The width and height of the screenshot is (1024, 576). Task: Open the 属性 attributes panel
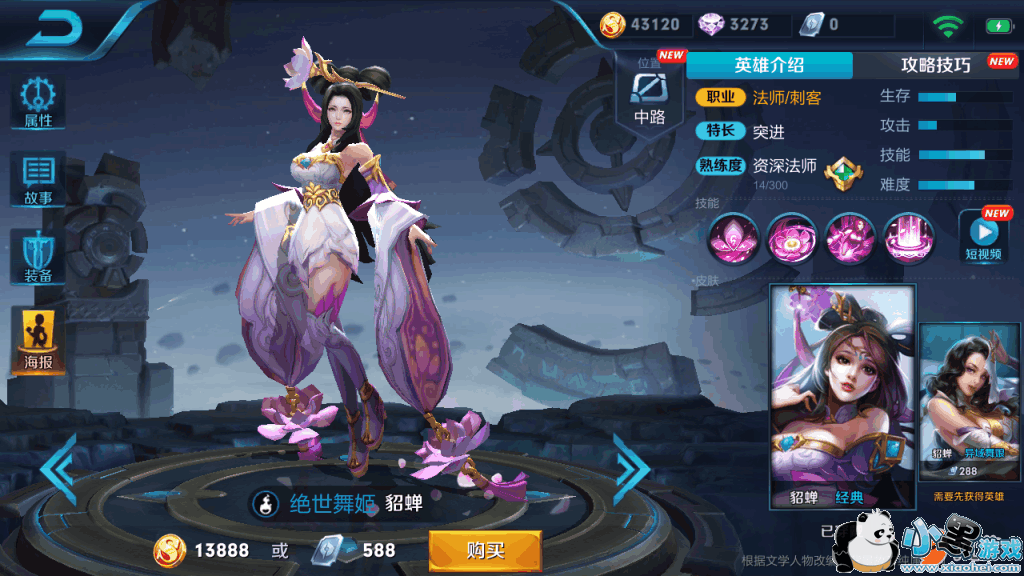(x=39, y=103)
